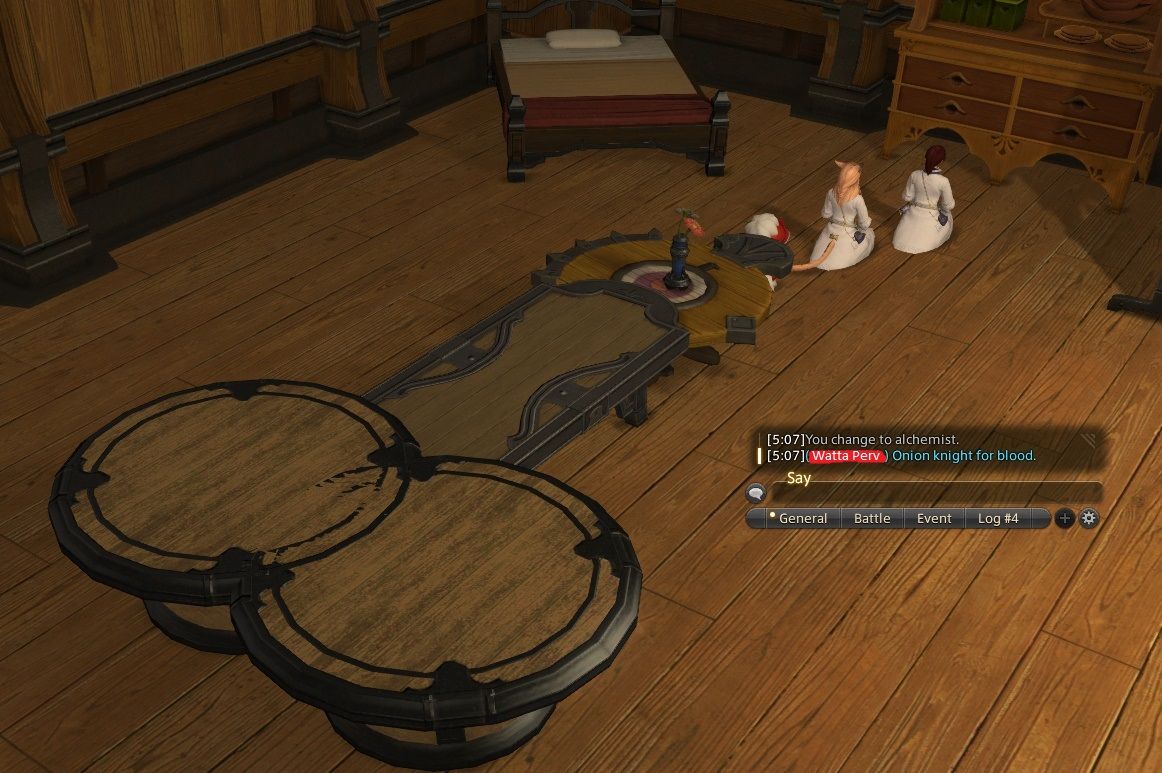1162x773 pixels.
Task: Select the player name highlighted in red in chat
Action: [x=847, y=456]
